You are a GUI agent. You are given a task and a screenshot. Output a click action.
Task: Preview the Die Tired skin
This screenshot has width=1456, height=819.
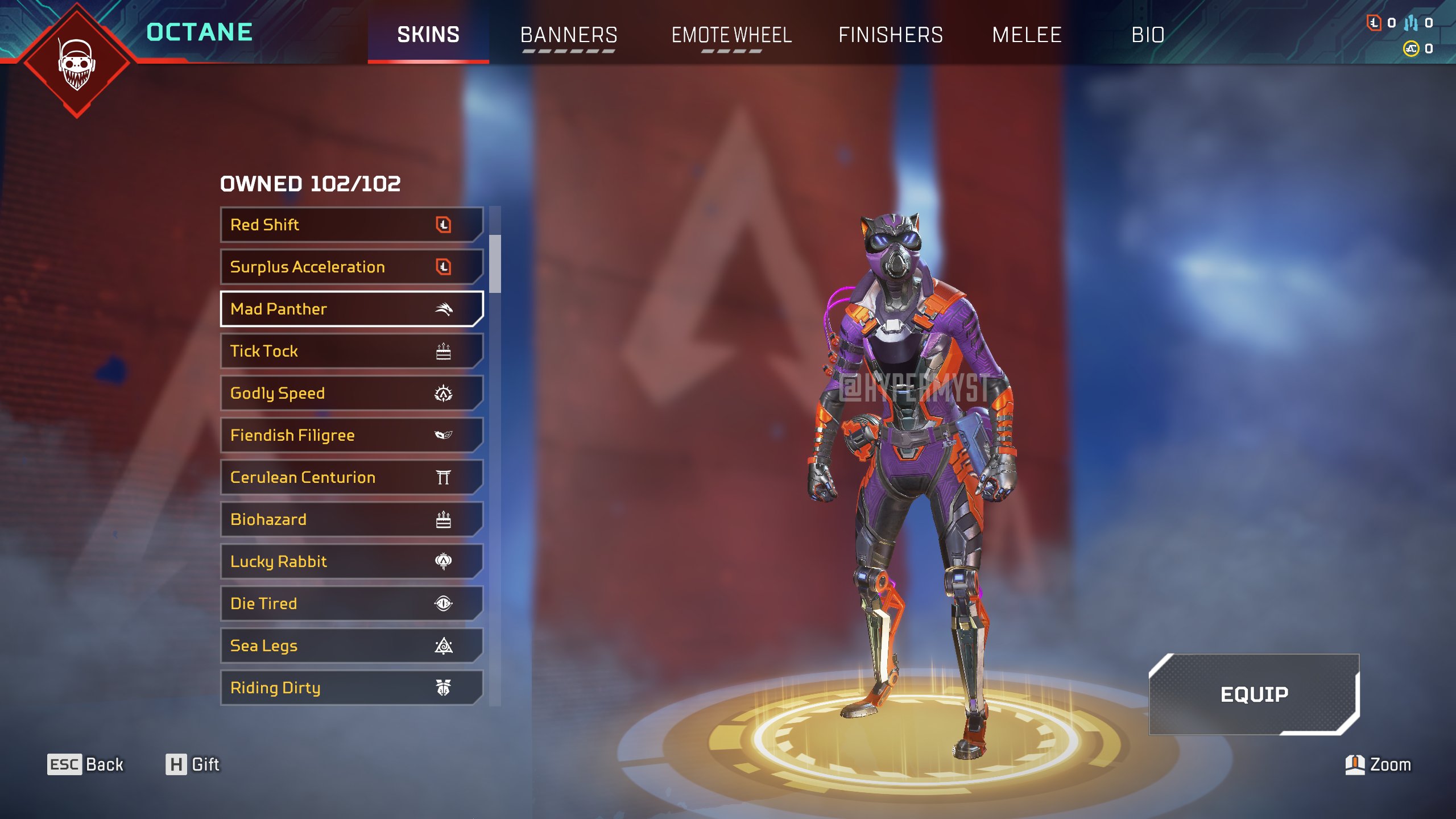tap(351, 603)
